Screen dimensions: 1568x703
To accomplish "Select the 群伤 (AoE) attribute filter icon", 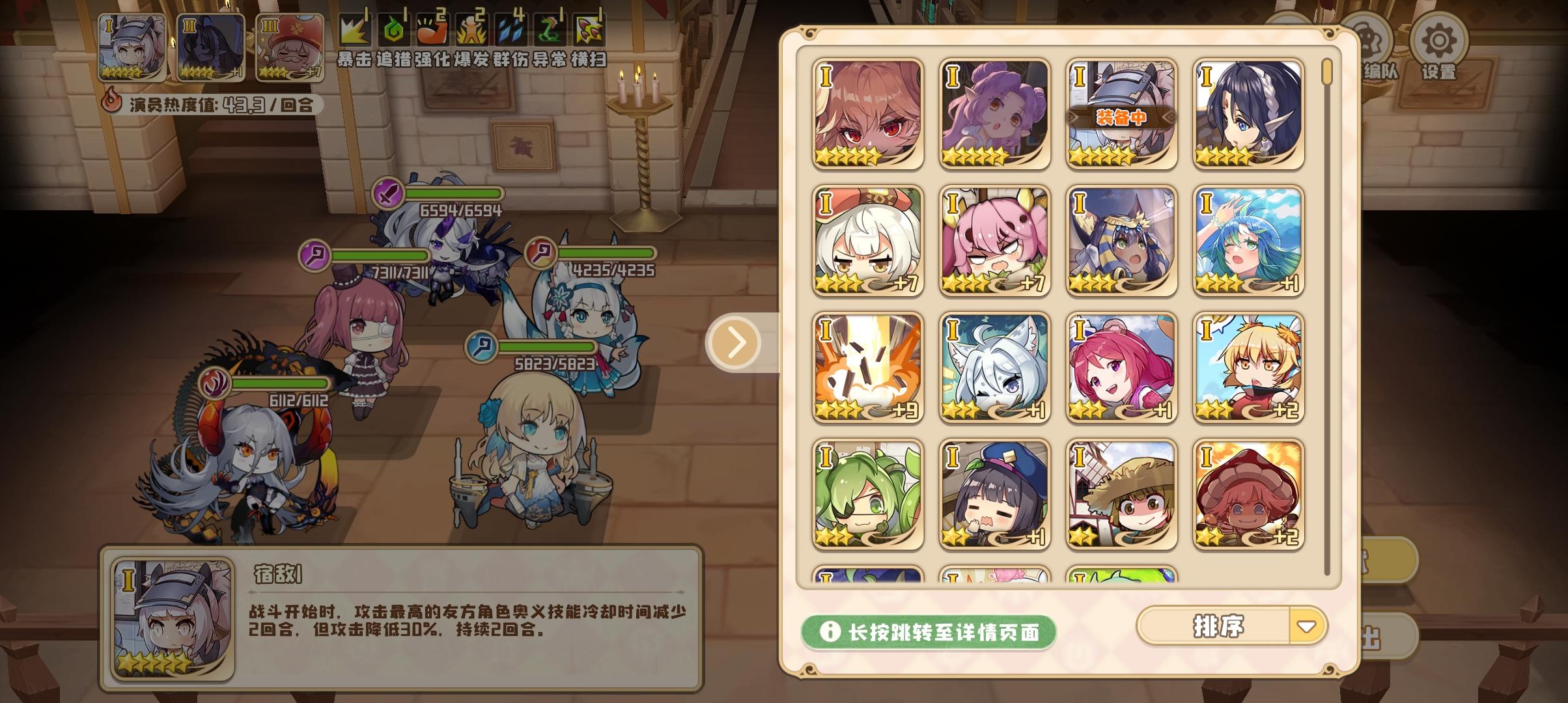I will (x=511, y=29).
